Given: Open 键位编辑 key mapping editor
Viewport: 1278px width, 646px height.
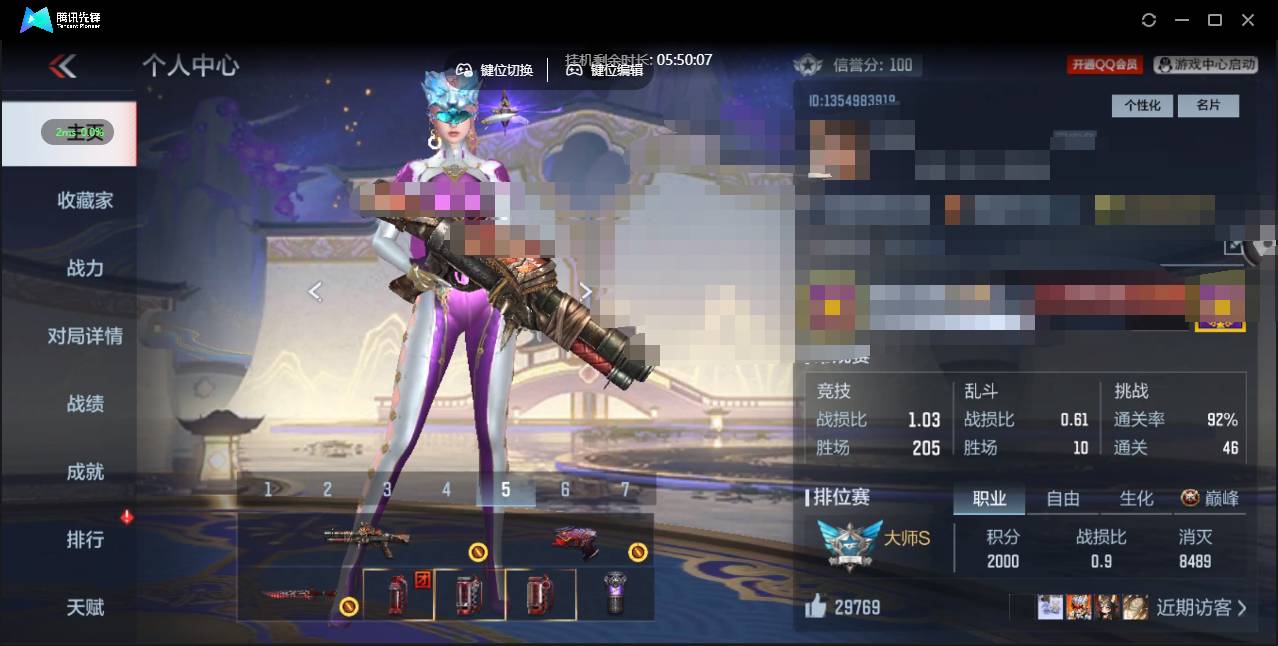Looking at the screenshot, I should [x=605, y=70].
